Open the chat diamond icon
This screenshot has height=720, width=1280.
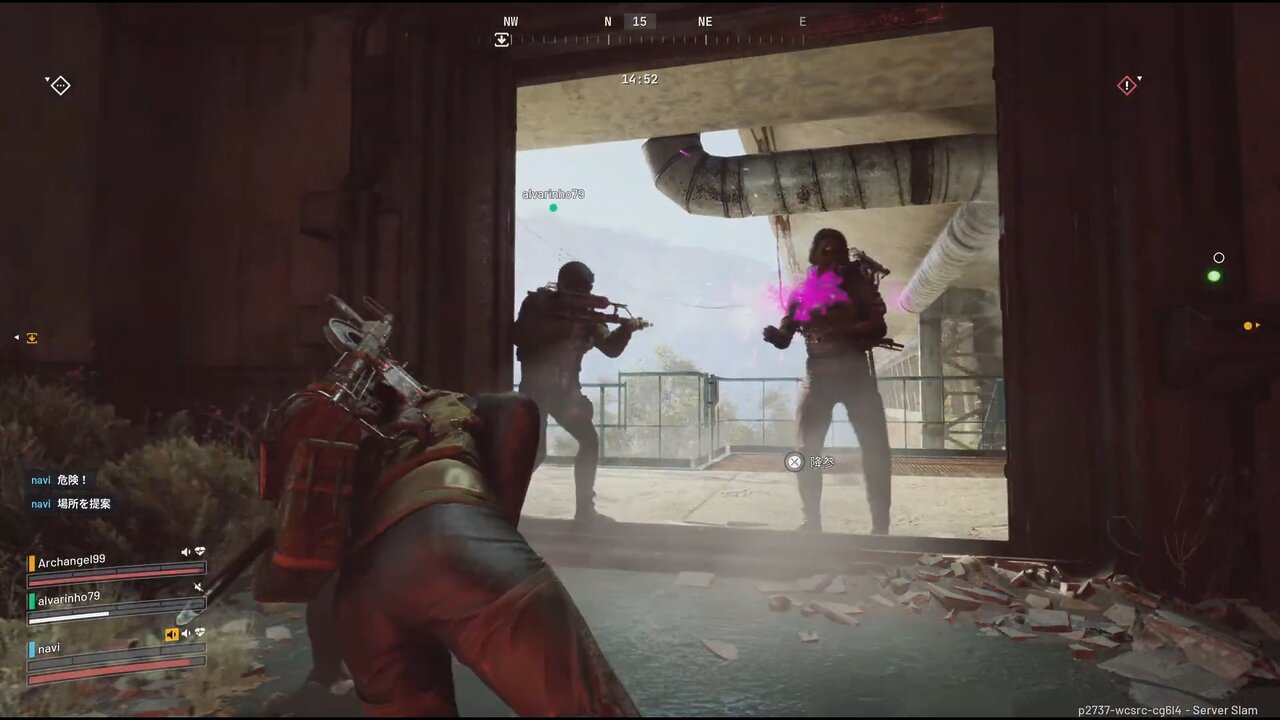pyautogui.click(x=60, y=86)
